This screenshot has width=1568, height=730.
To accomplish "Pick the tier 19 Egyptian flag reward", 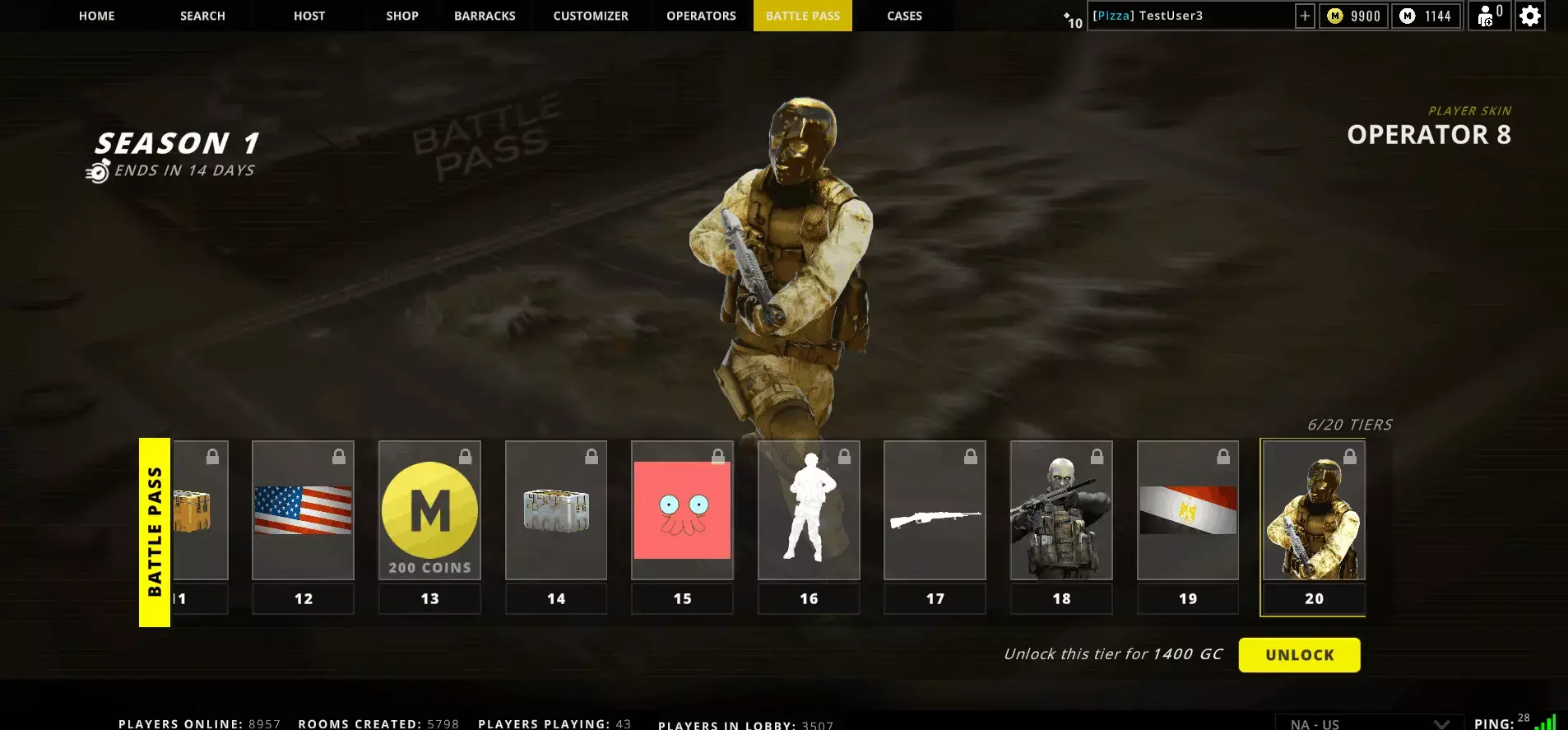I will pos(1188,510).
